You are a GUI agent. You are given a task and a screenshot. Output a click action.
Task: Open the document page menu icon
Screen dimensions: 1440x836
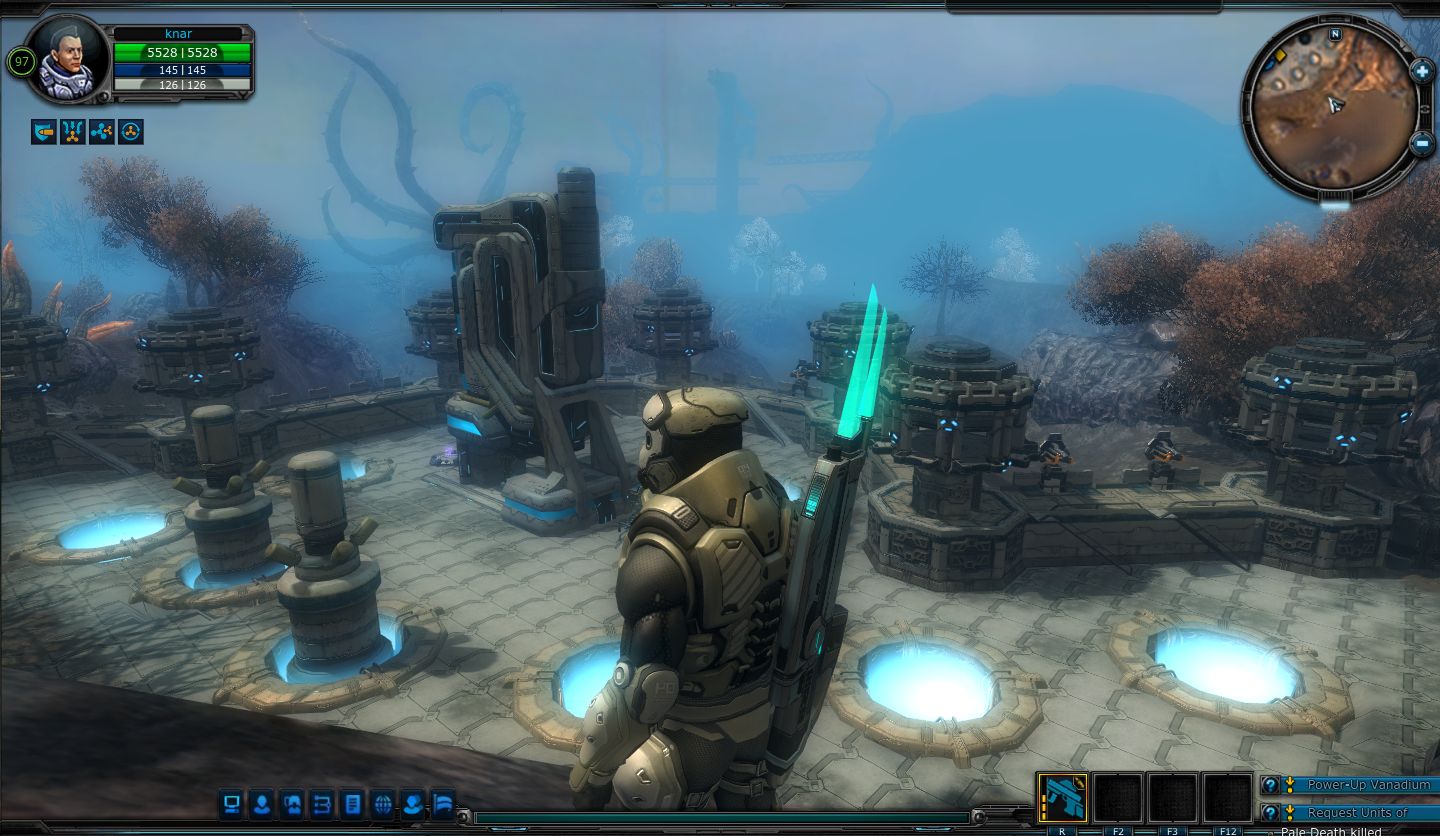(x=352, y=803)
